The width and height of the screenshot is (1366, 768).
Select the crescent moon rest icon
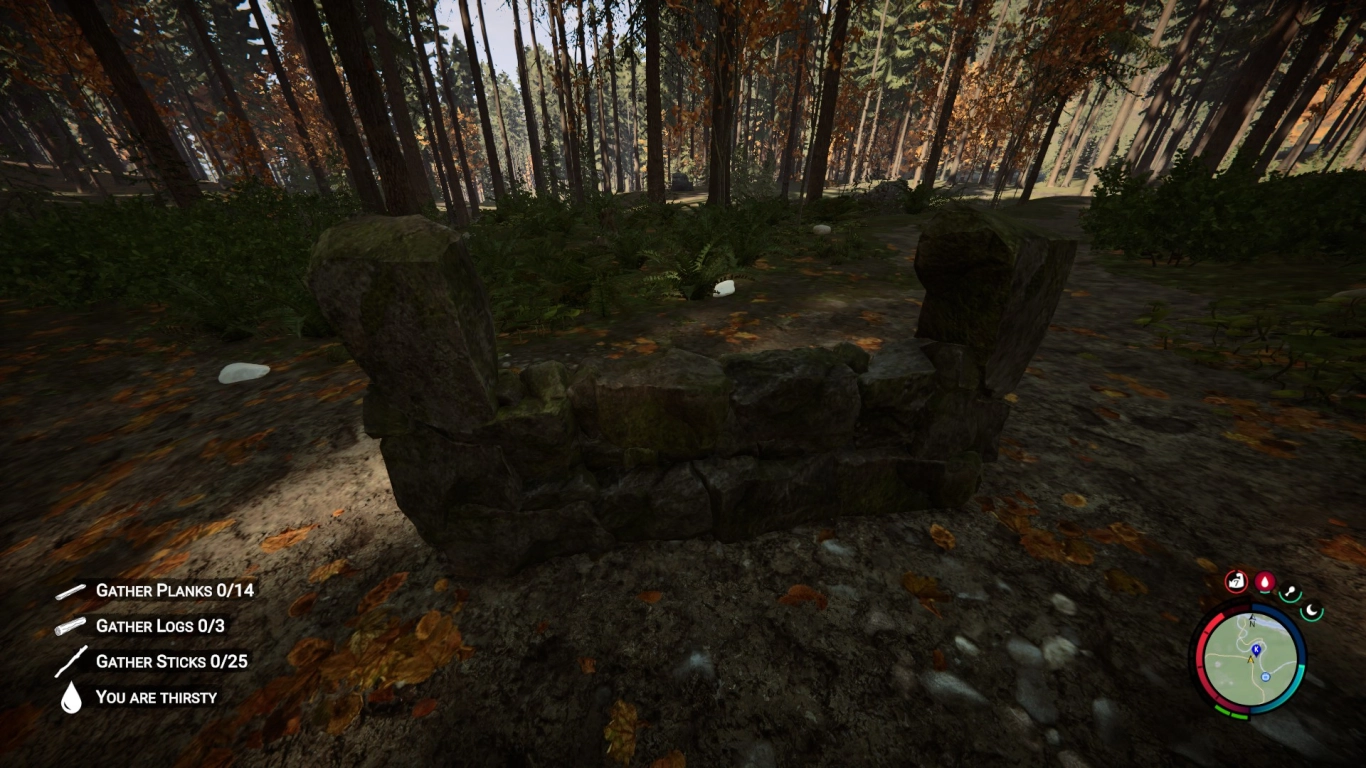tap(1311, 609)
